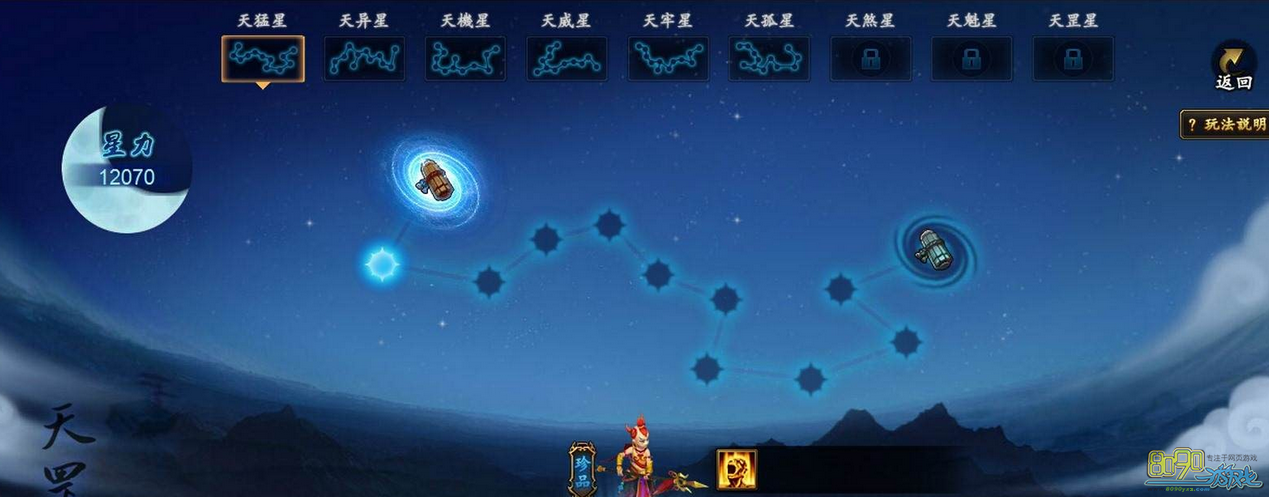Screen dimensions: 1269x497
Task: Select the locked 天罡星 constellation
Action: 1073,59
